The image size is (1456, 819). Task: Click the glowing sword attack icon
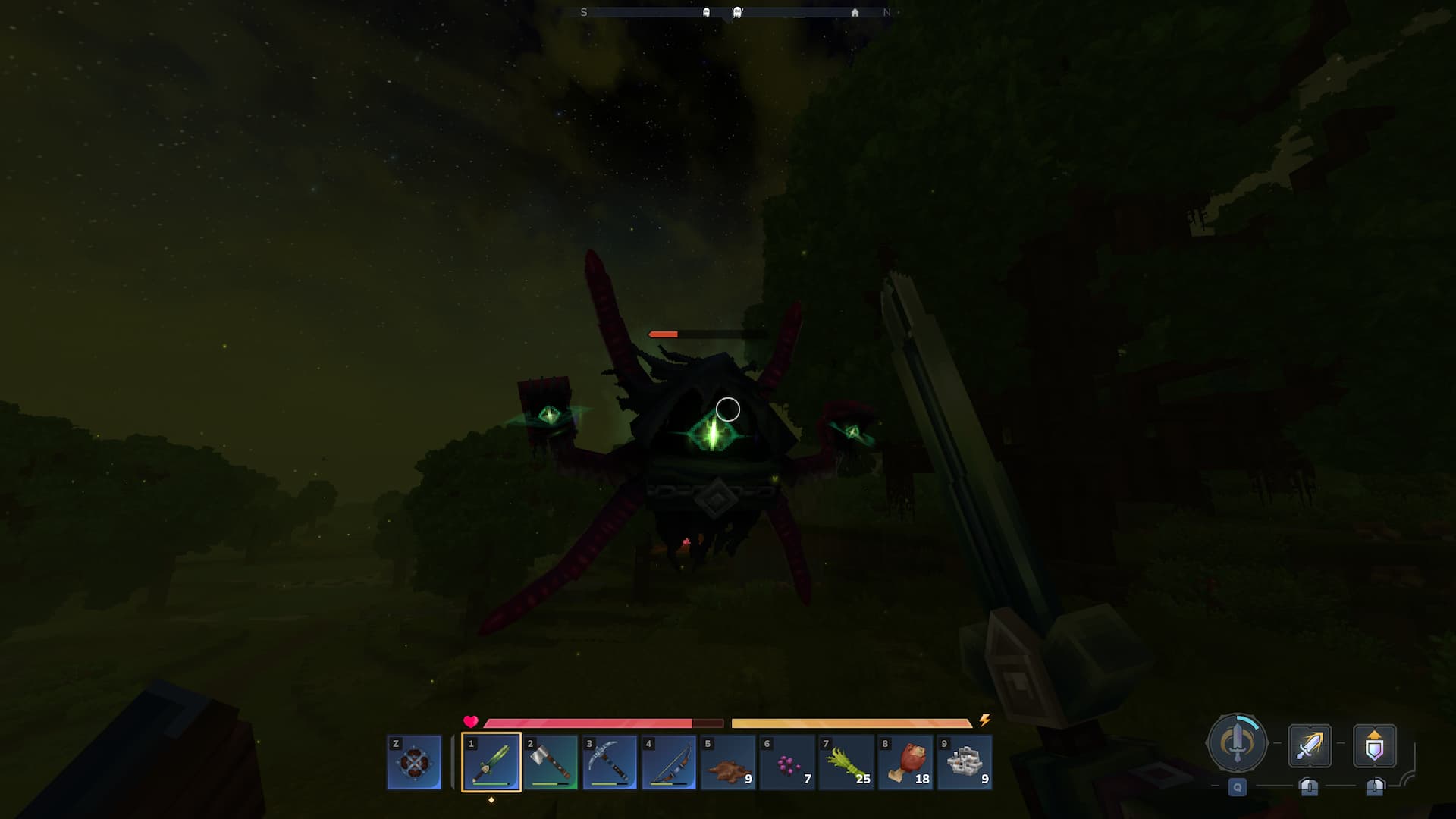click(1310, 745)
